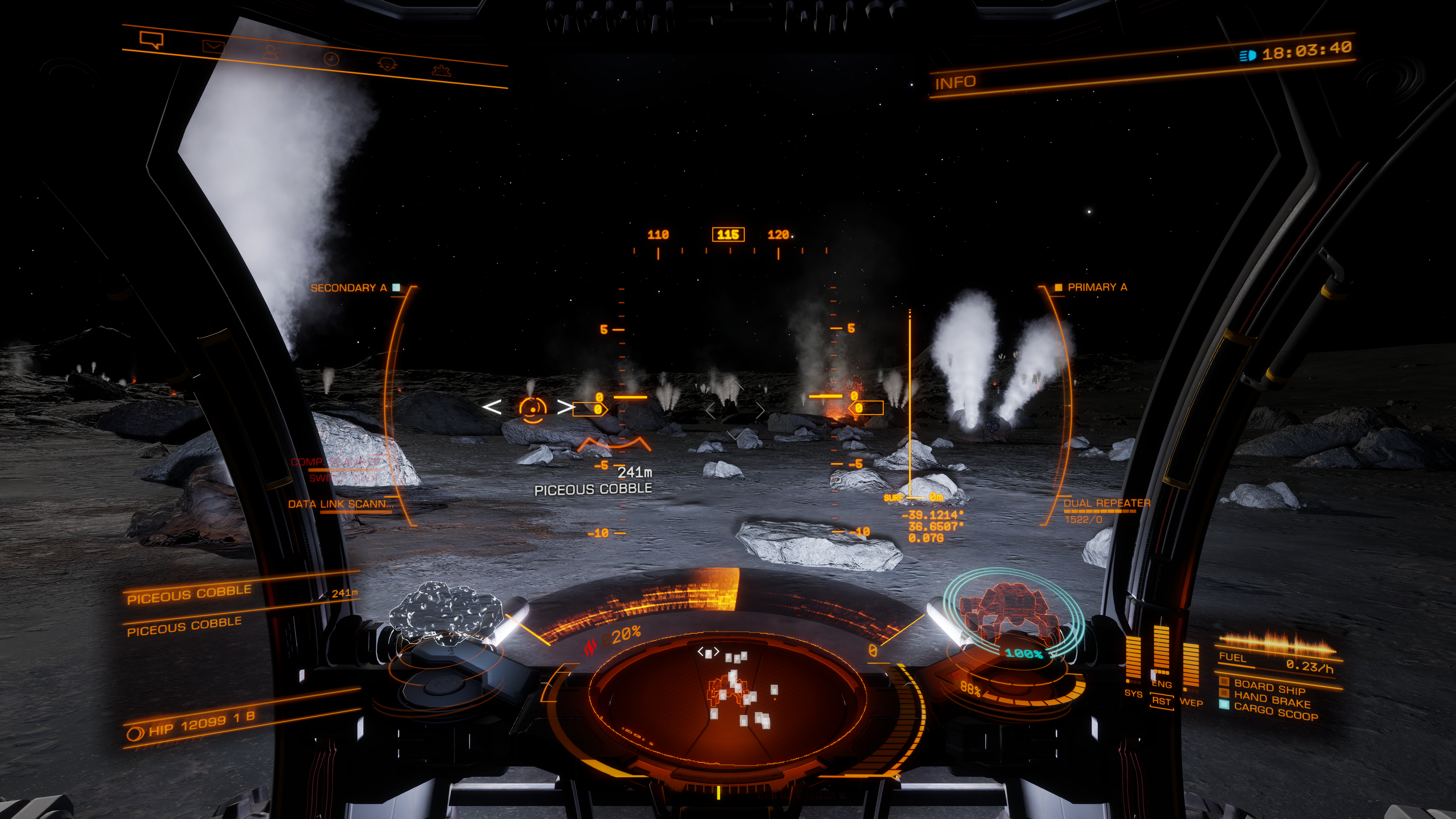Open the inbox envelope tab
This screenshot has height=819, width=1456.
pos(213,46)
